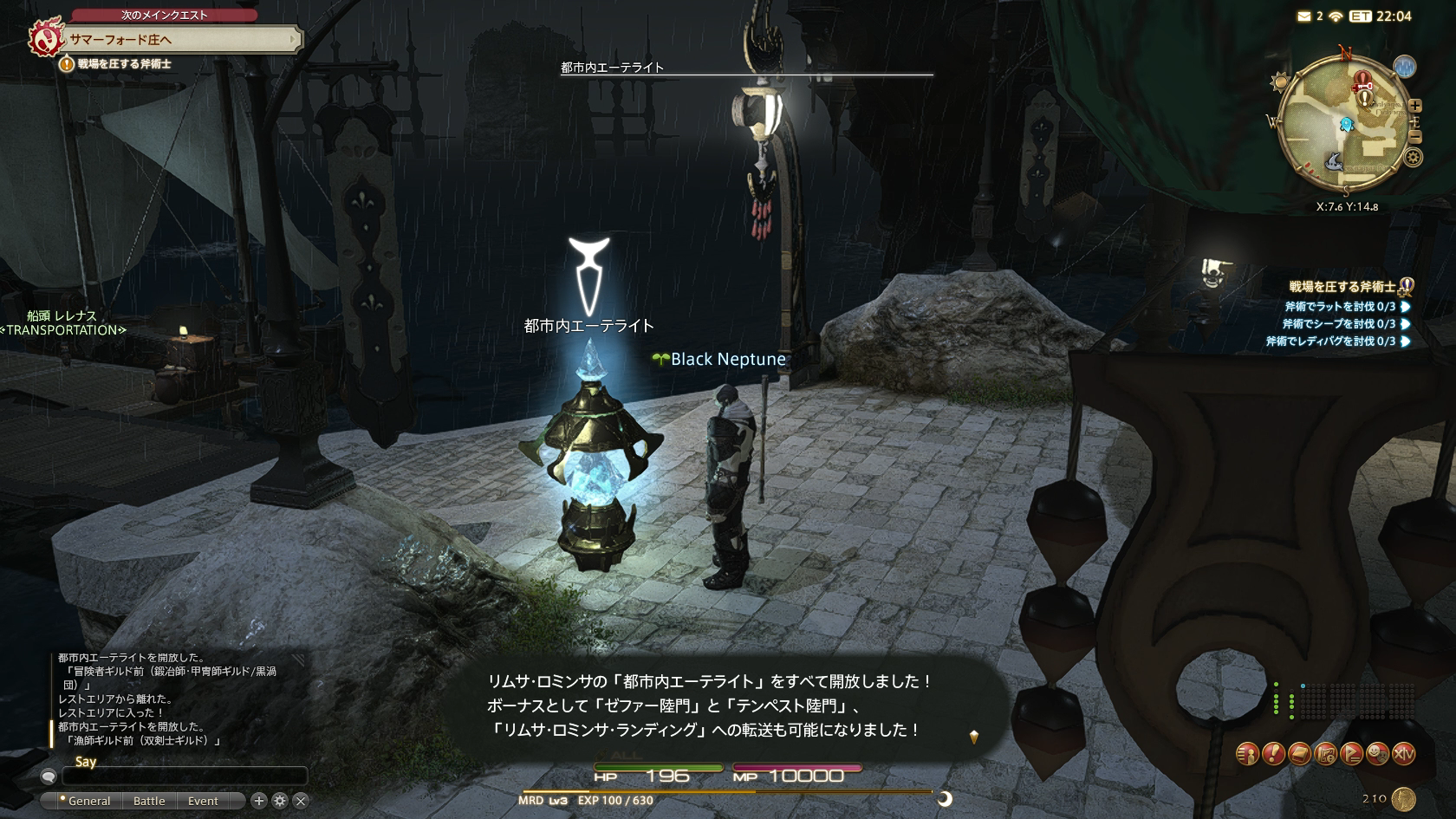
Task: Open the XIV System menu icon
Action: (1403, 754)
